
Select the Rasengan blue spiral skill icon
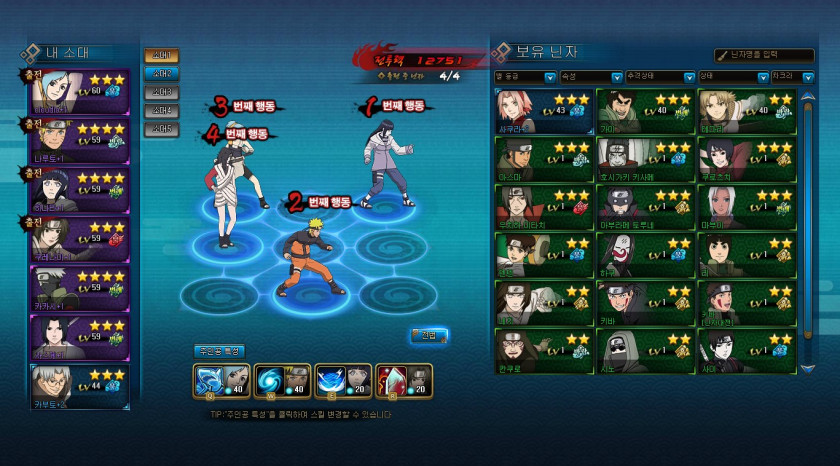click(267, 381)
